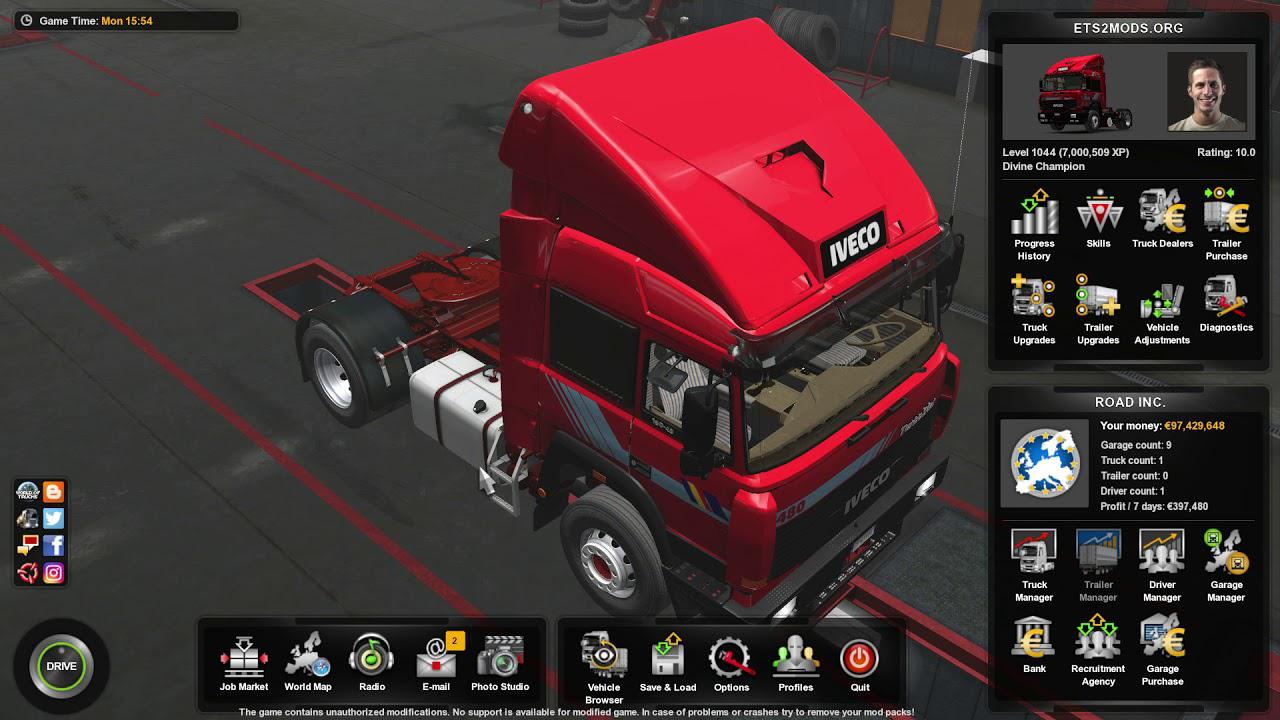Quit the game
The width and height of the screenshot is (1280, 720).
click(860, 660)
